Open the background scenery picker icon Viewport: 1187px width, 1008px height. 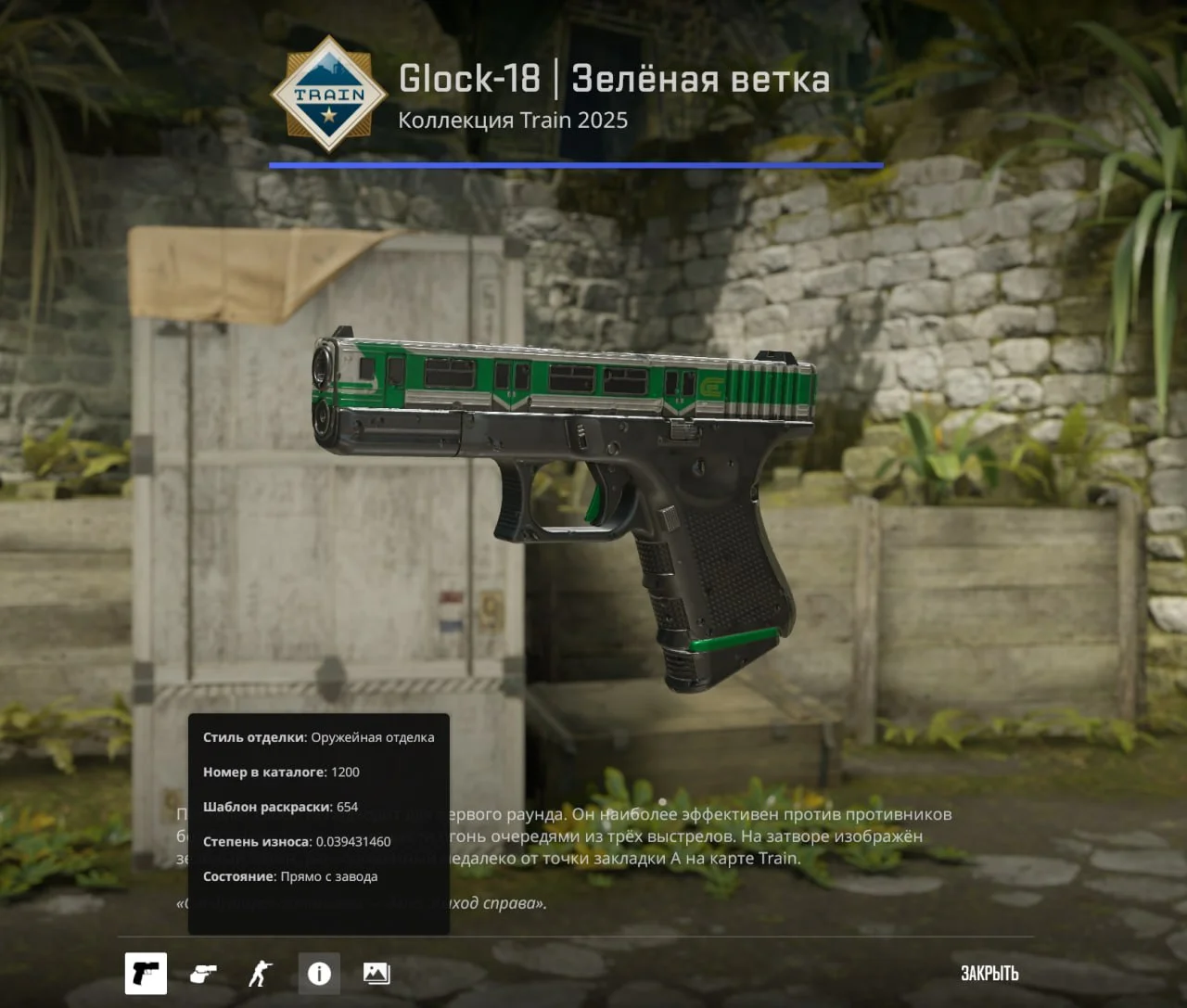coord(377,973)
